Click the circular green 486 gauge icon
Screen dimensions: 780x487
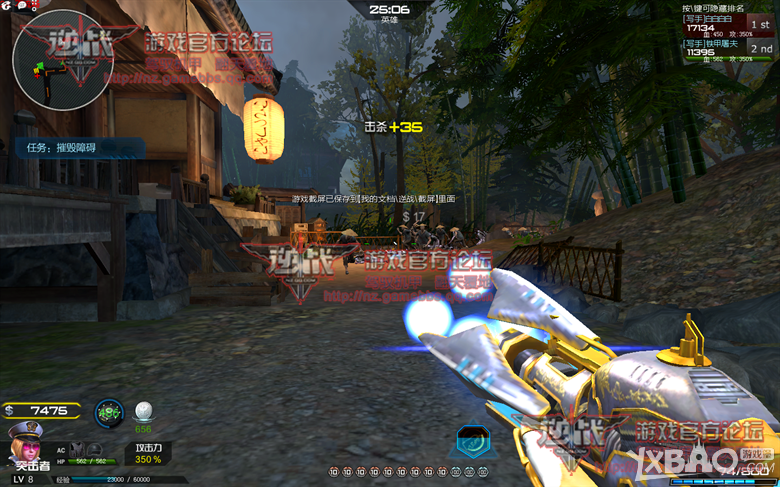109,411
